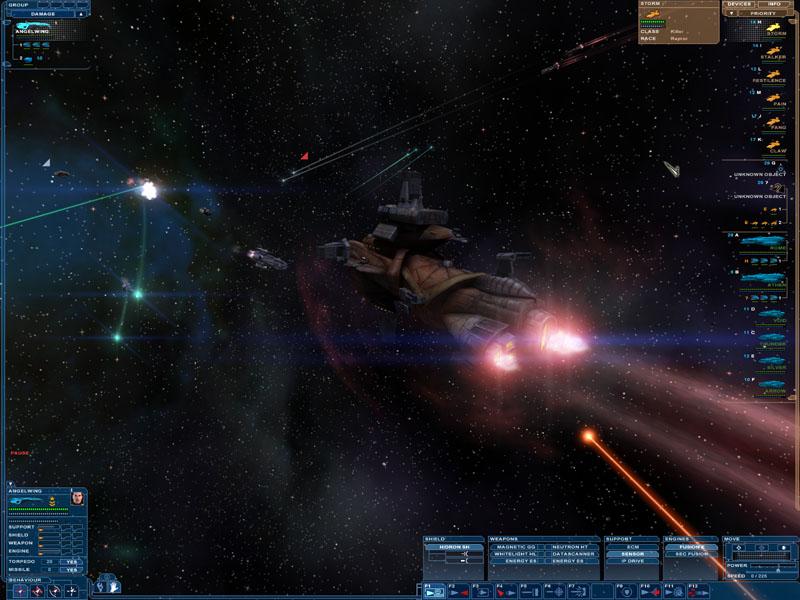800x600 pixels.
Task: Open the Devices tab
Action: coord(739,4)
